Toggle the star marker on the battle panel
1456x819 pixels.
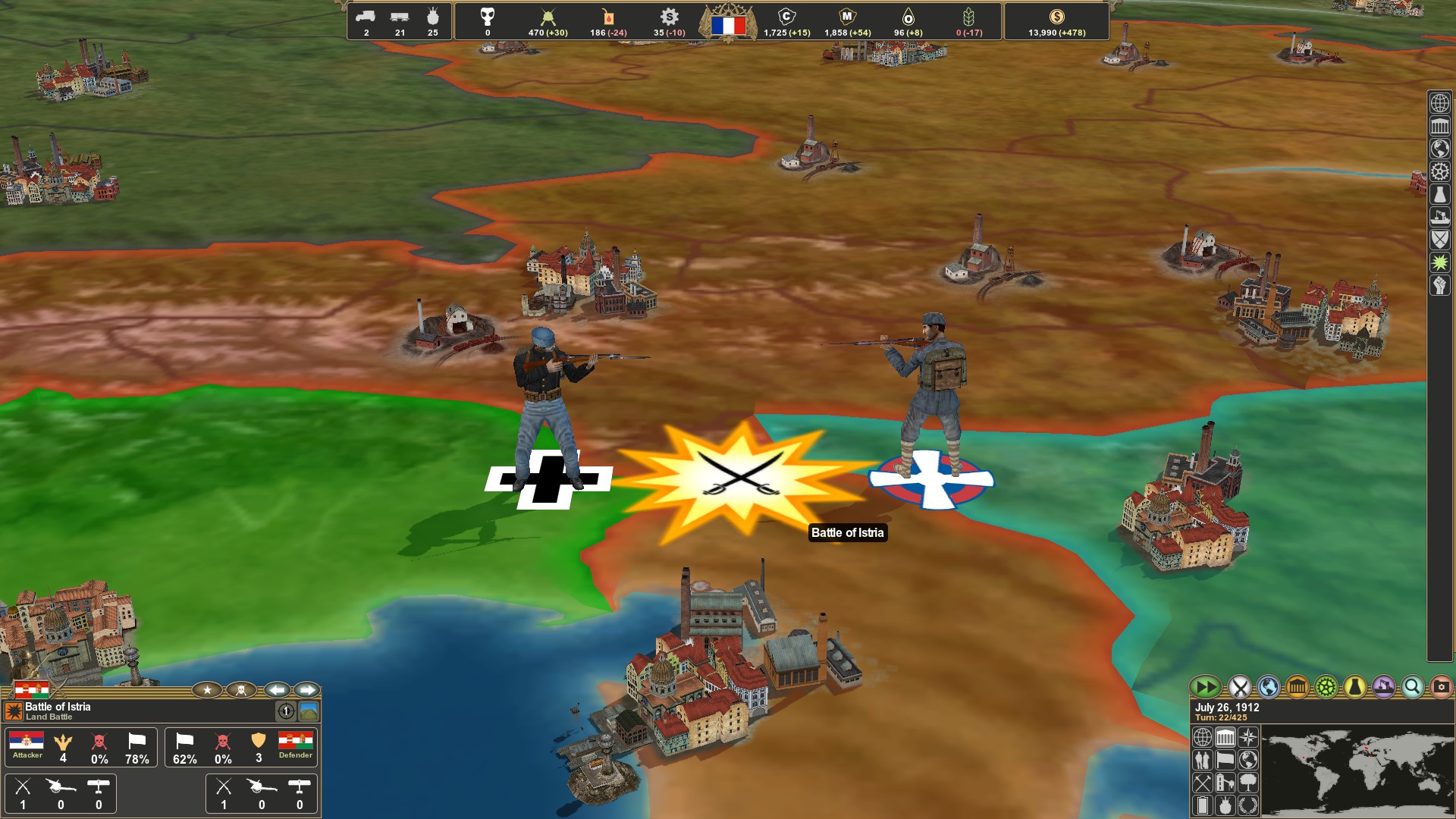coord(207,690)
